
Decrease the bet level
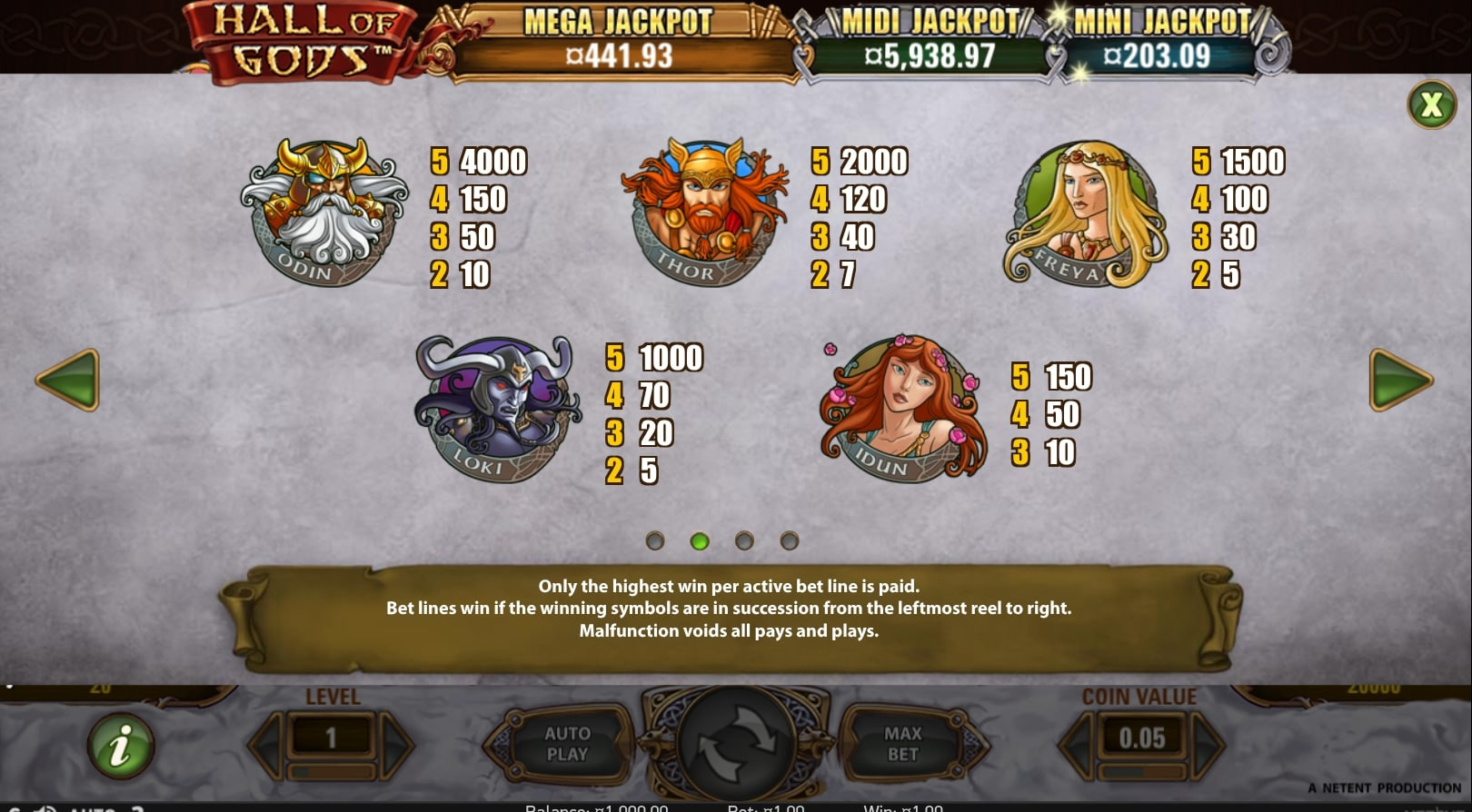coord(266,745)
